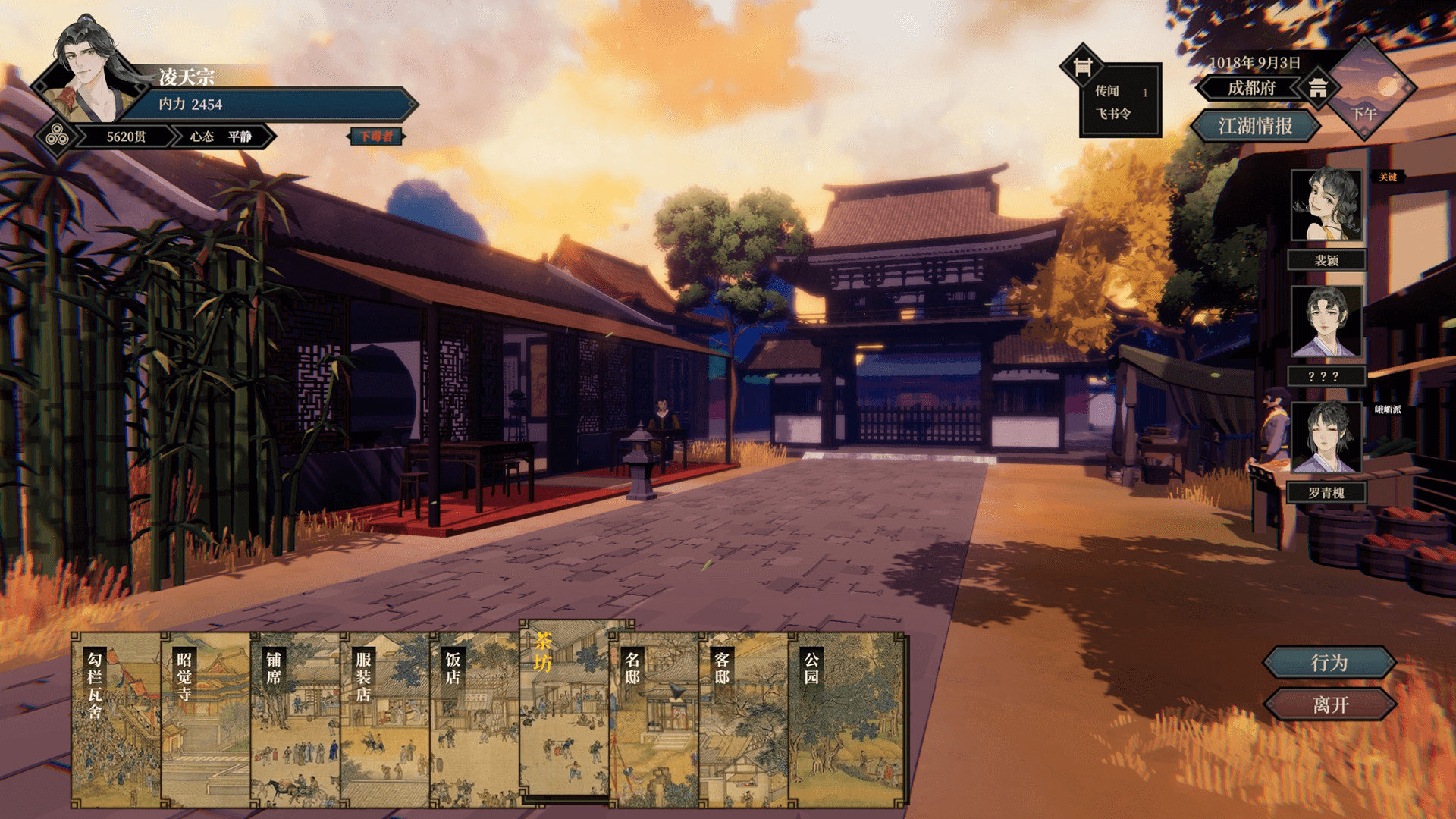Click the 行为 action button
Image resolution: width=1456 pixels, height=819 pixels.
point(1329,663)
